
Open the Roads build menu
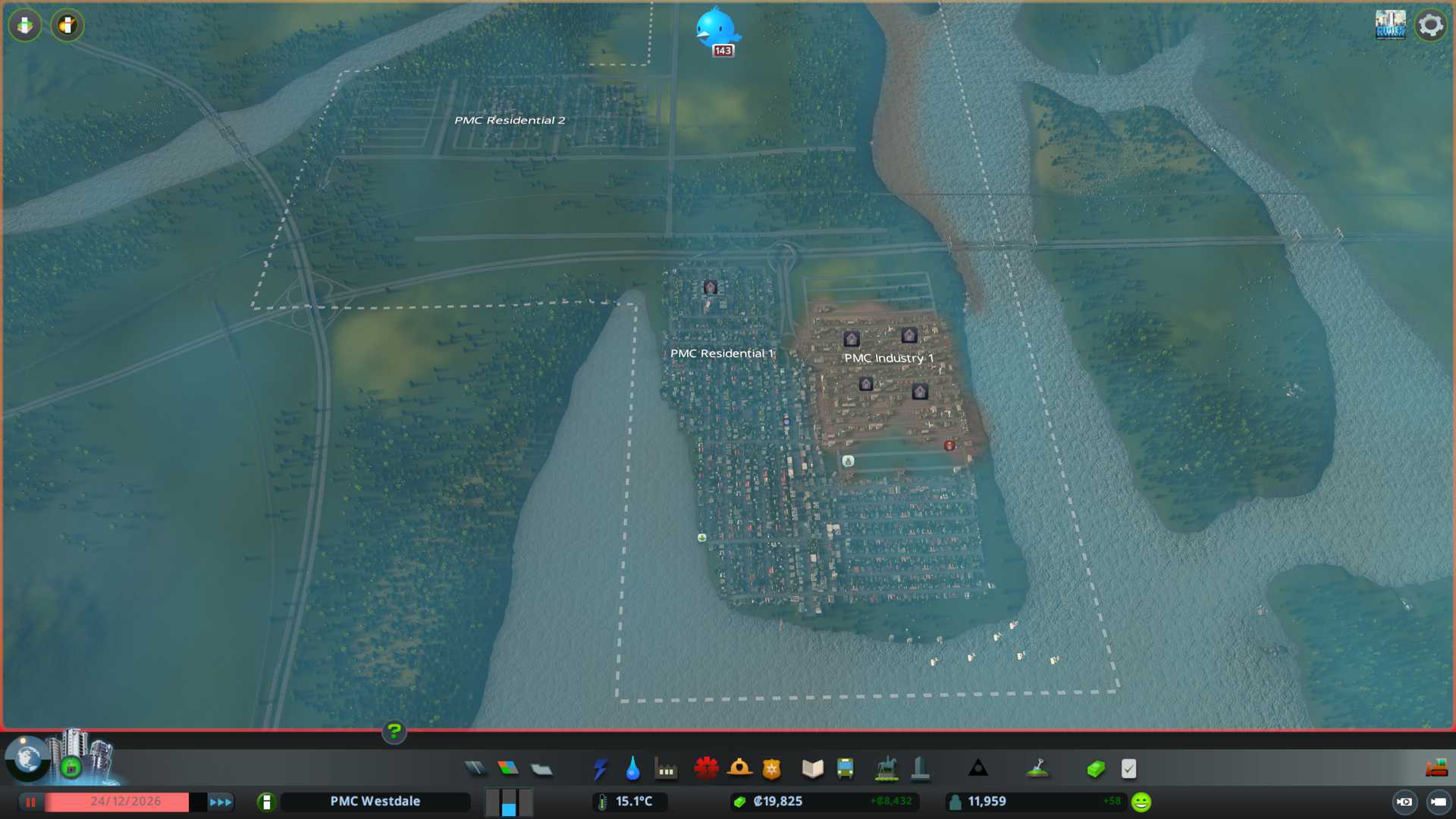(x=475, y=769)
